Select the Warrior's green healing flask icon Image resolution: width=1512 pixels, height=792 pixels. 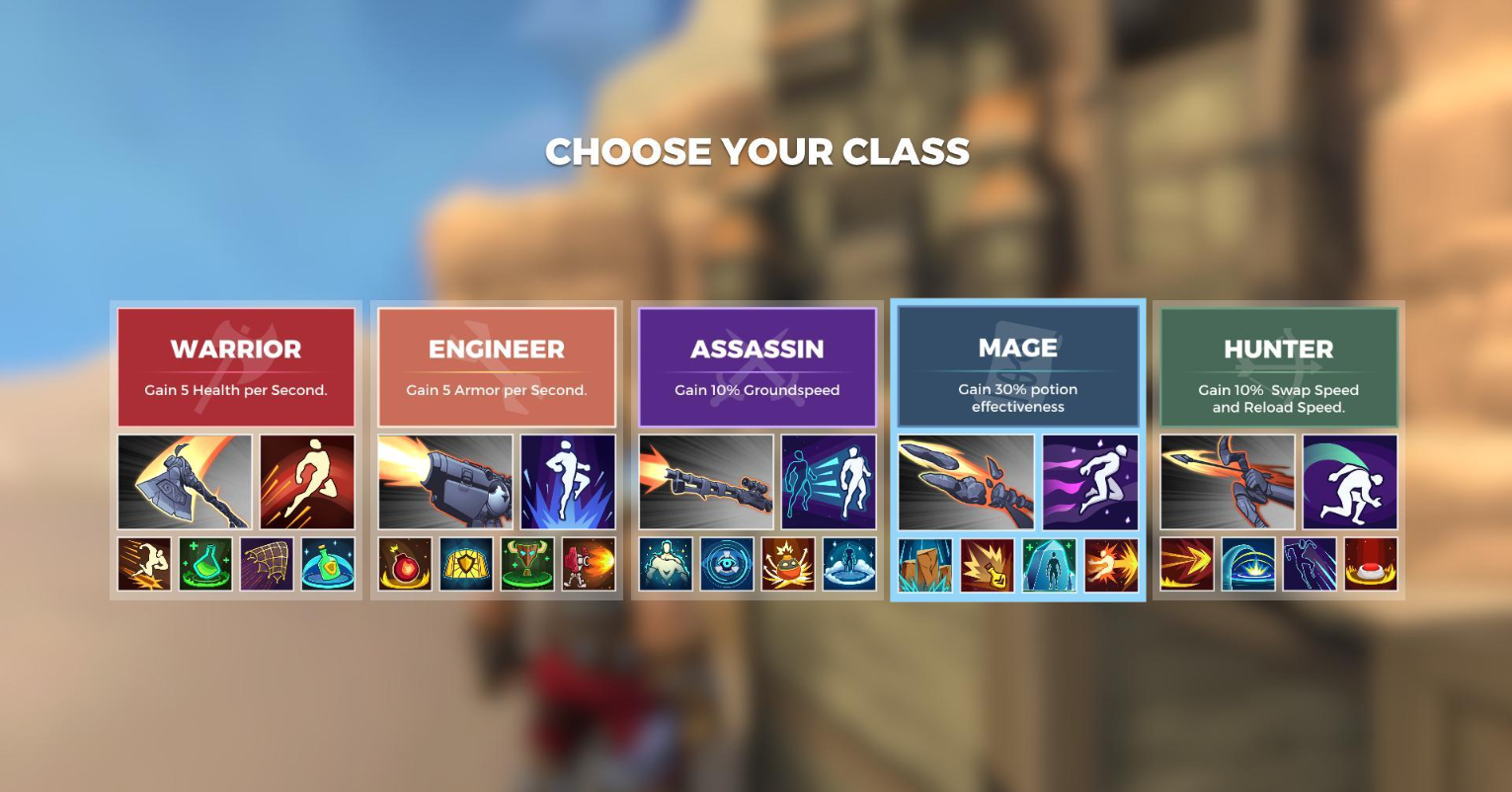(205, 564)
